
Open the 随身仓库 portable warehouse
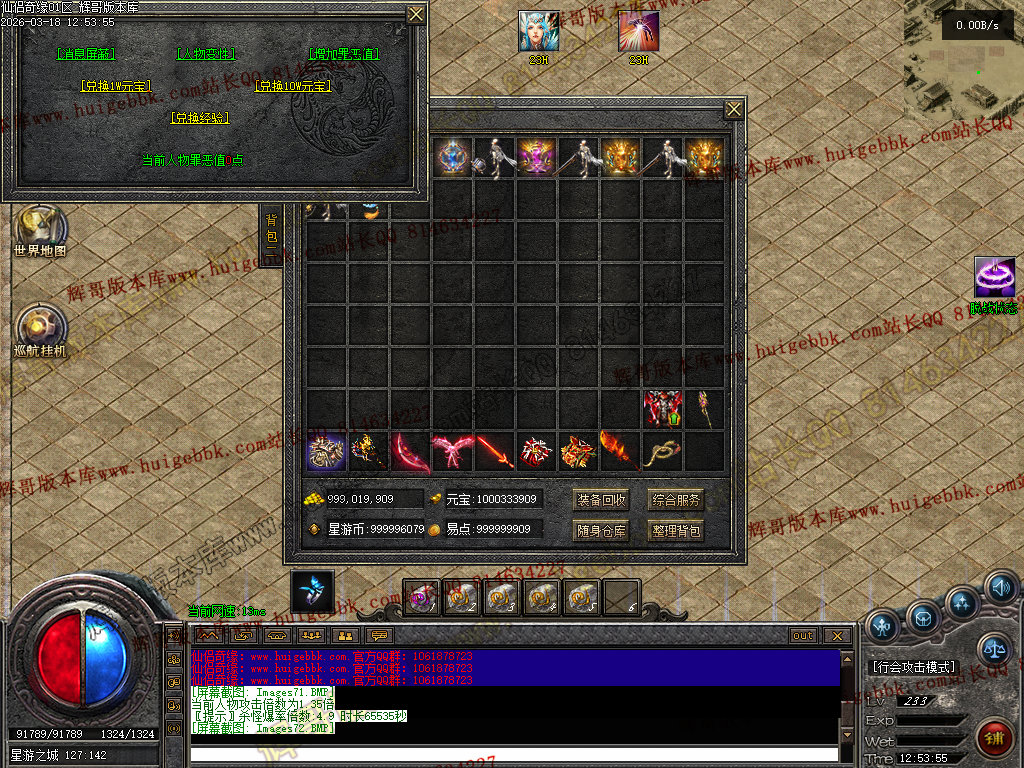(x=601, y=531)
